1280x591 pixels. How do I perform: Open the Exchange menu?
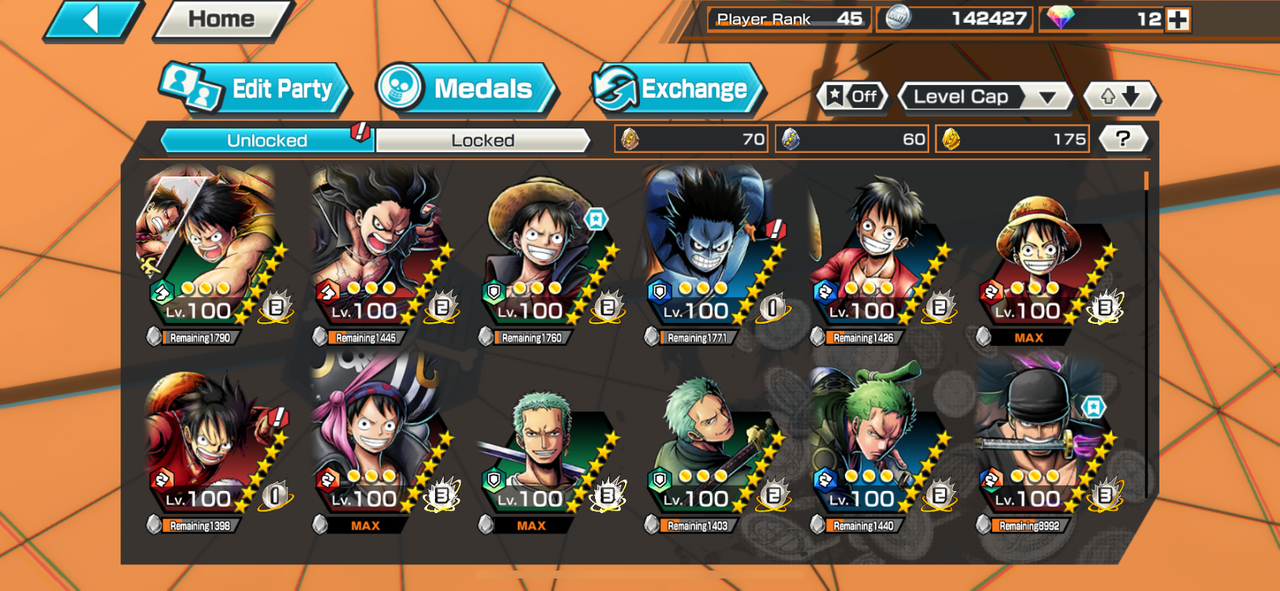(676, 89)
